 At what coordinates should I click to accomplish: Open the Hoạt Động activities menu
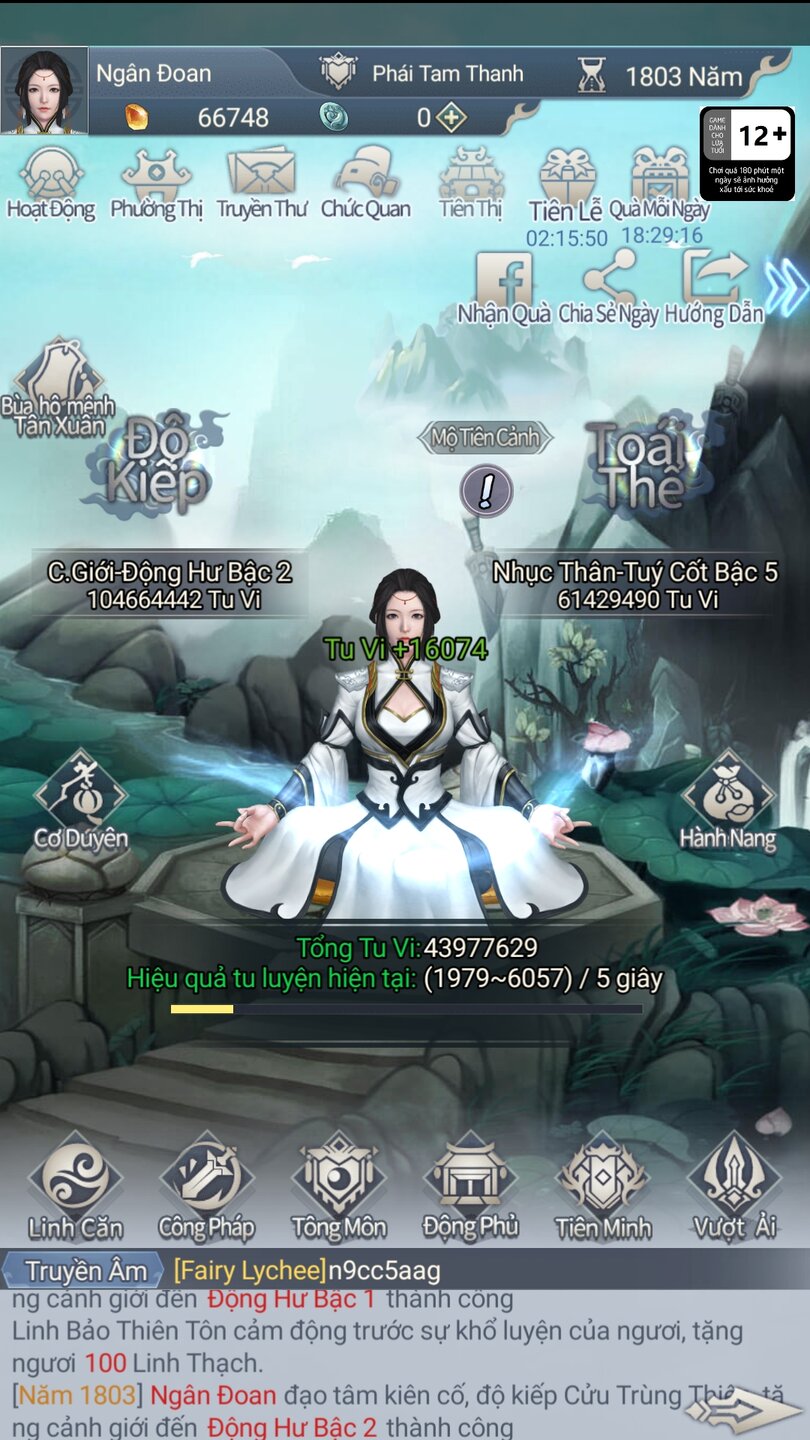tap(51, 183)
